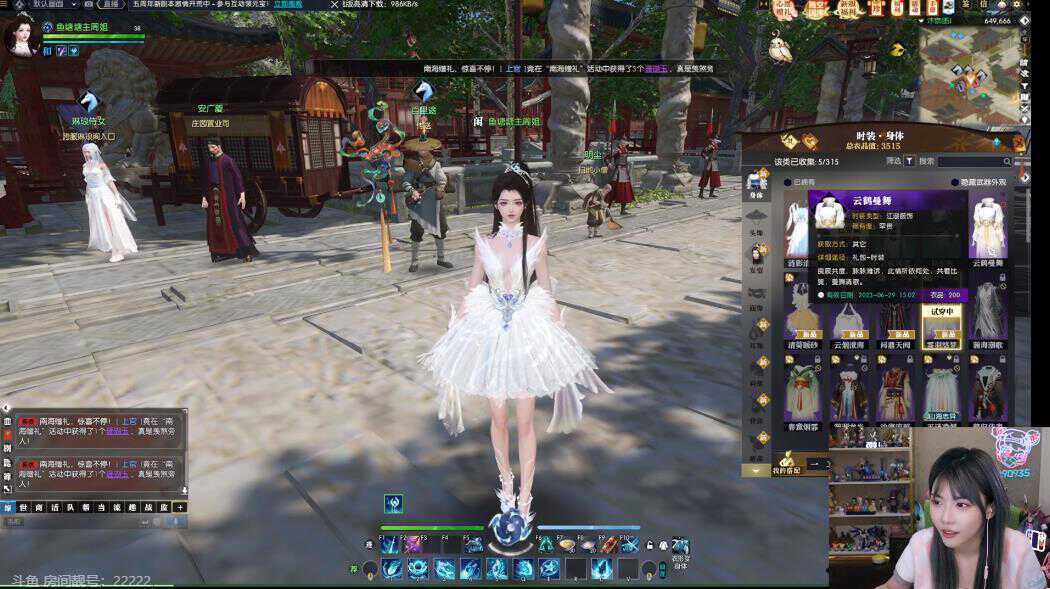The height and width of the screenshot is (589, 1050).
Task: Open the minimap
Action: point(968,74)
